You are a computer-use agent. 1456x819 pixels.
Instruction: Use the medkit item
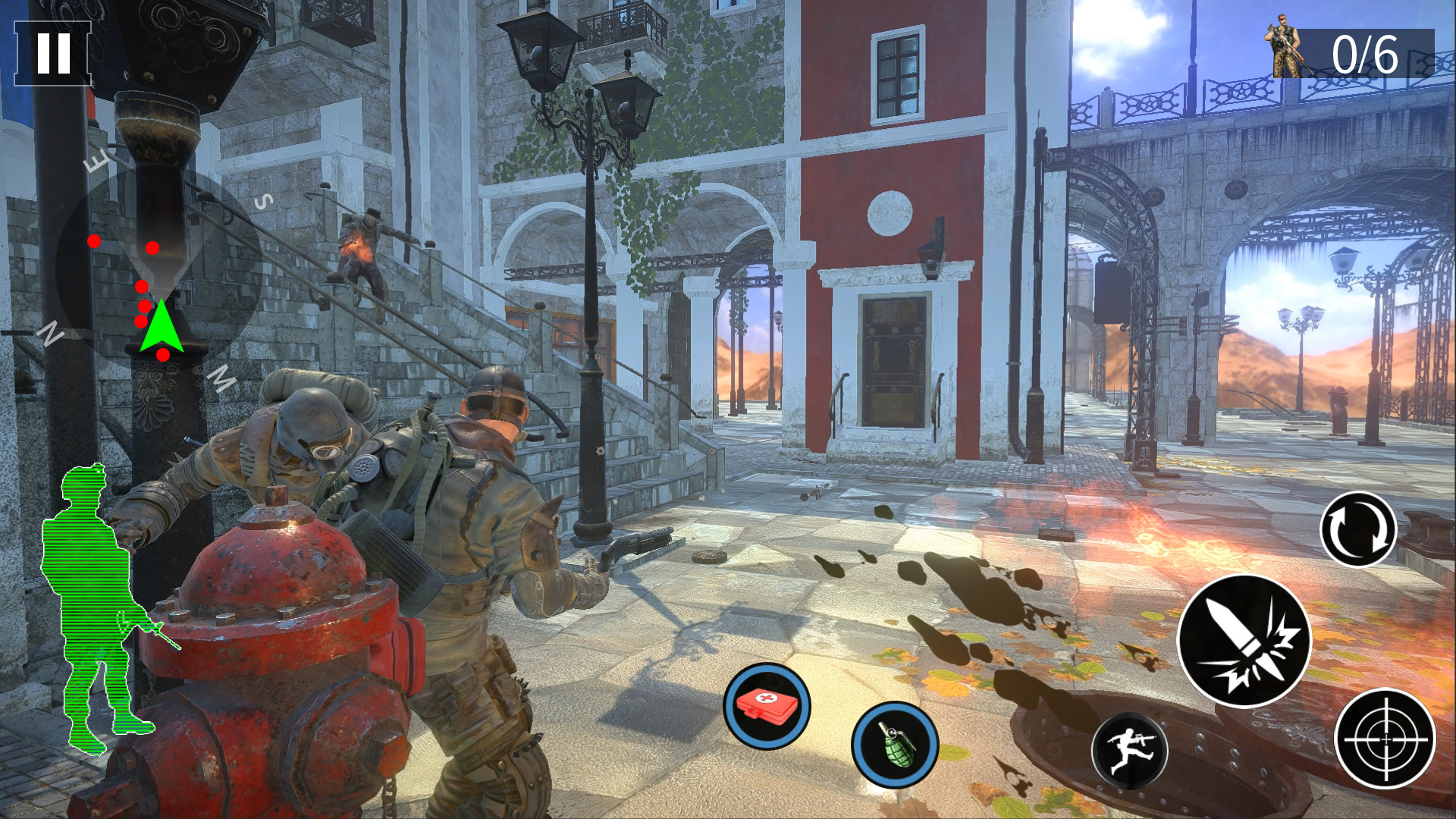(x=767, y=706)
